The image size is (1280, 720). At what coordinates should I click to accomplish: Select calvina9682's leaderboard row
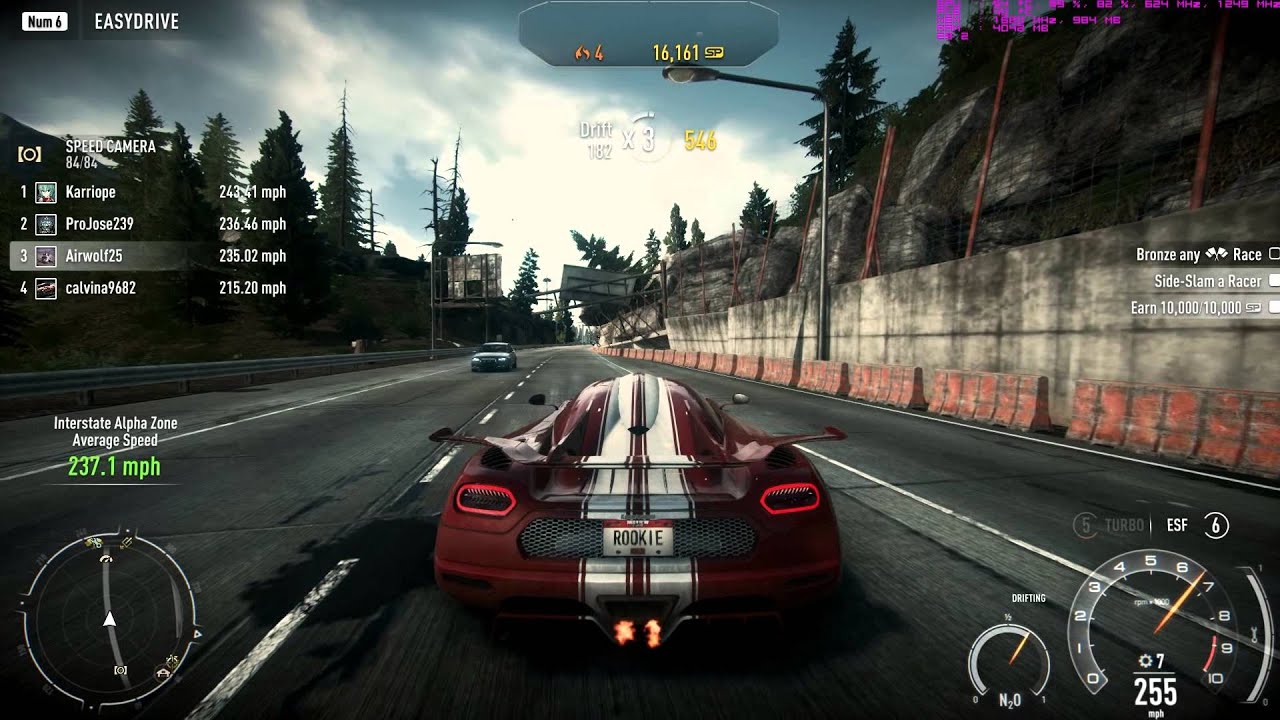100,288
